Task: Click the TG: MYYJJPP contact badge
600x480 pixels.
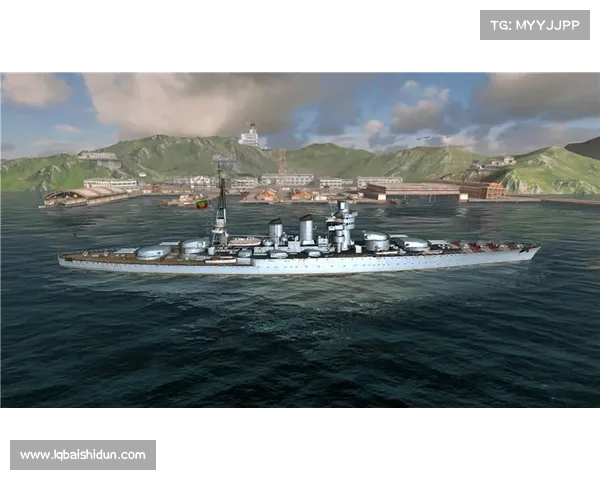Action: coord(535,24)
